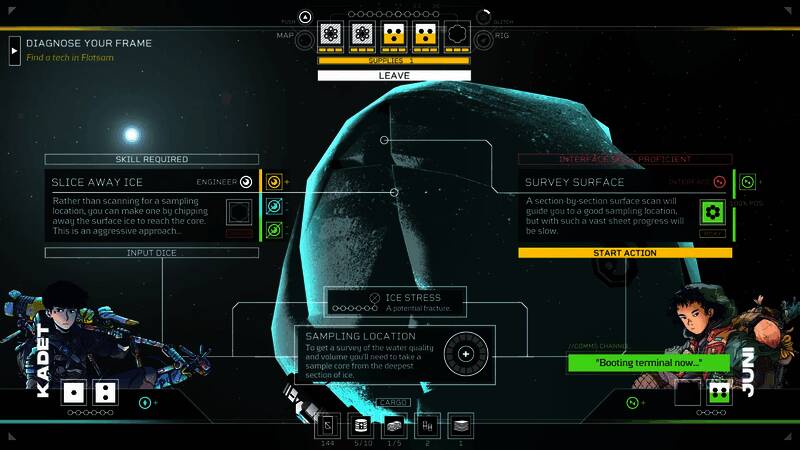This screenshot has height=450, width=800.
Task: Start the Survey Surface action
Action: click(625, 253)
